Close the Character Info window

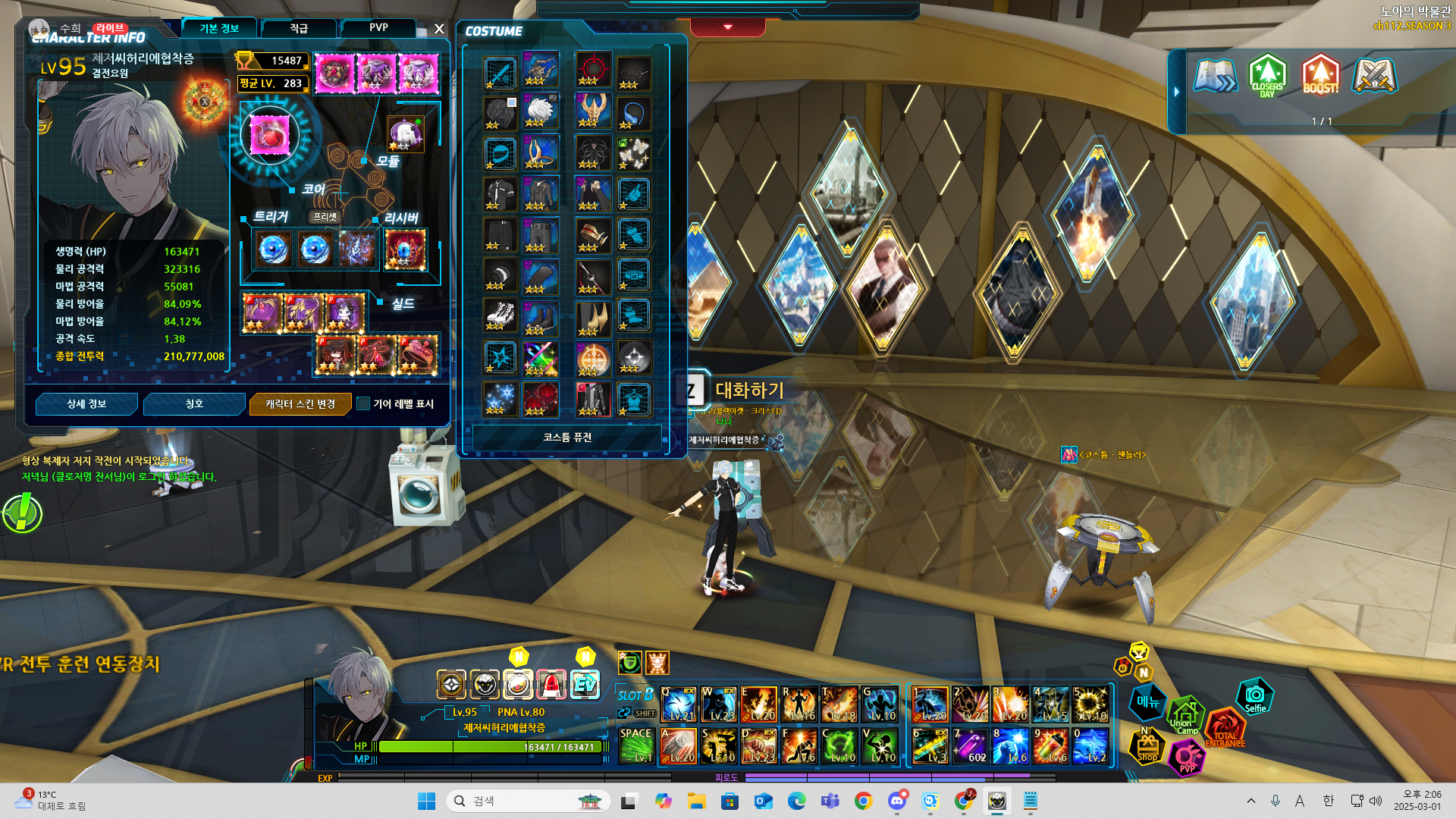(439, 30)
